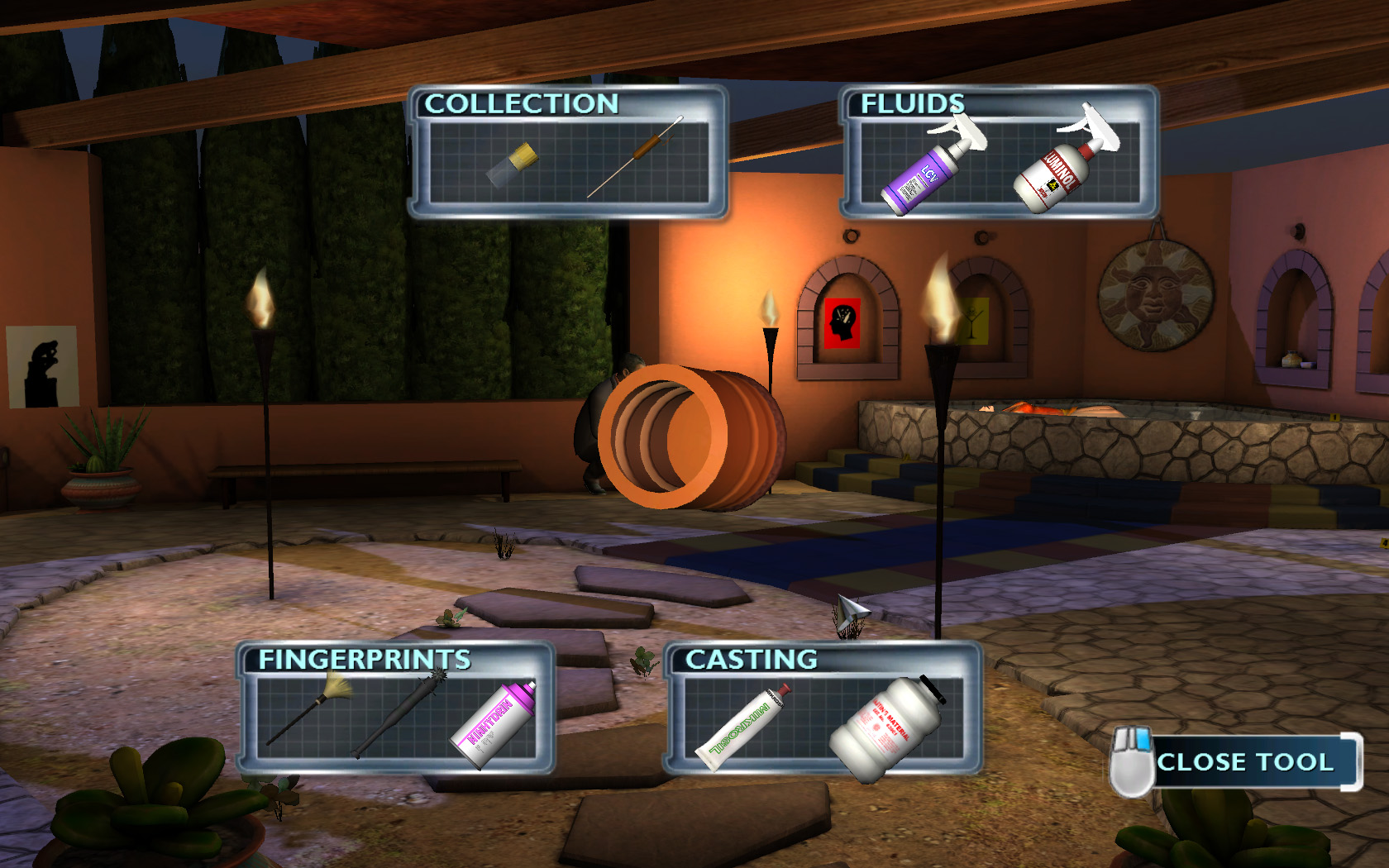Pick the yellow-capped collection vial
Viewport: 1389px width, 868px height.
[x=513, y=164]
